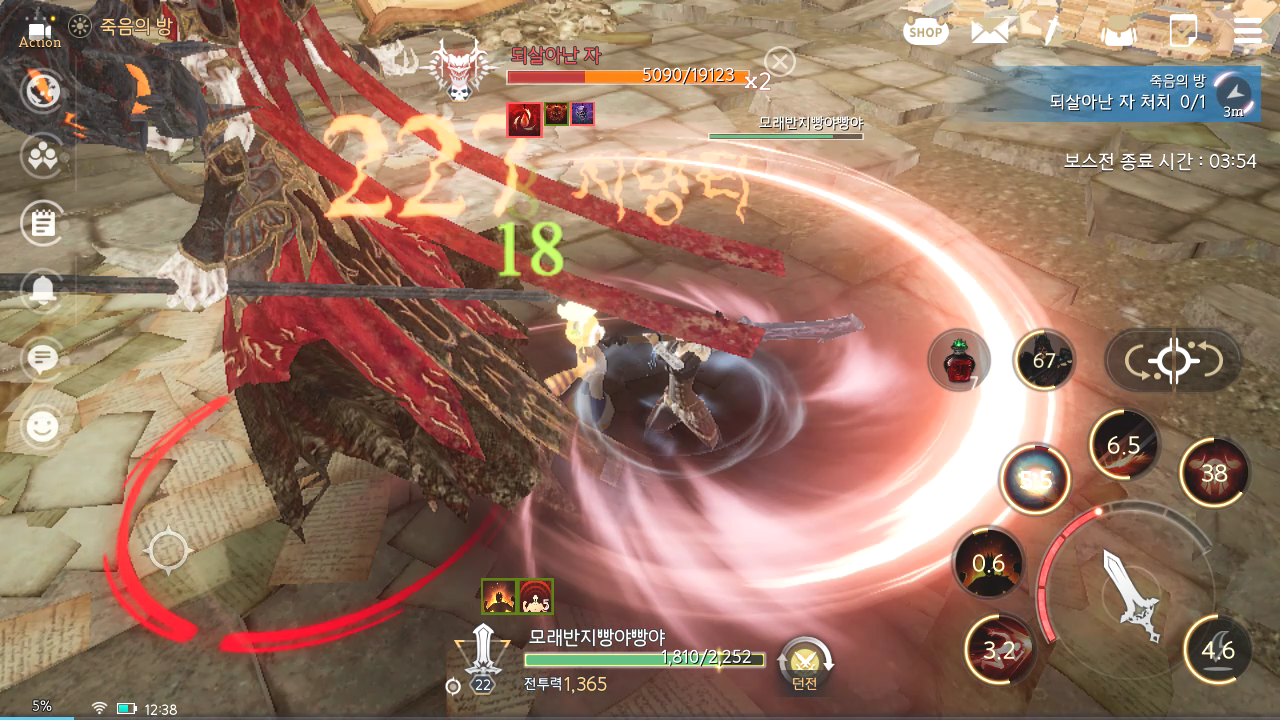The image size is (1280, 720).
Task: Open the equipment sword icon in top bar
Action: point(1053,32)
